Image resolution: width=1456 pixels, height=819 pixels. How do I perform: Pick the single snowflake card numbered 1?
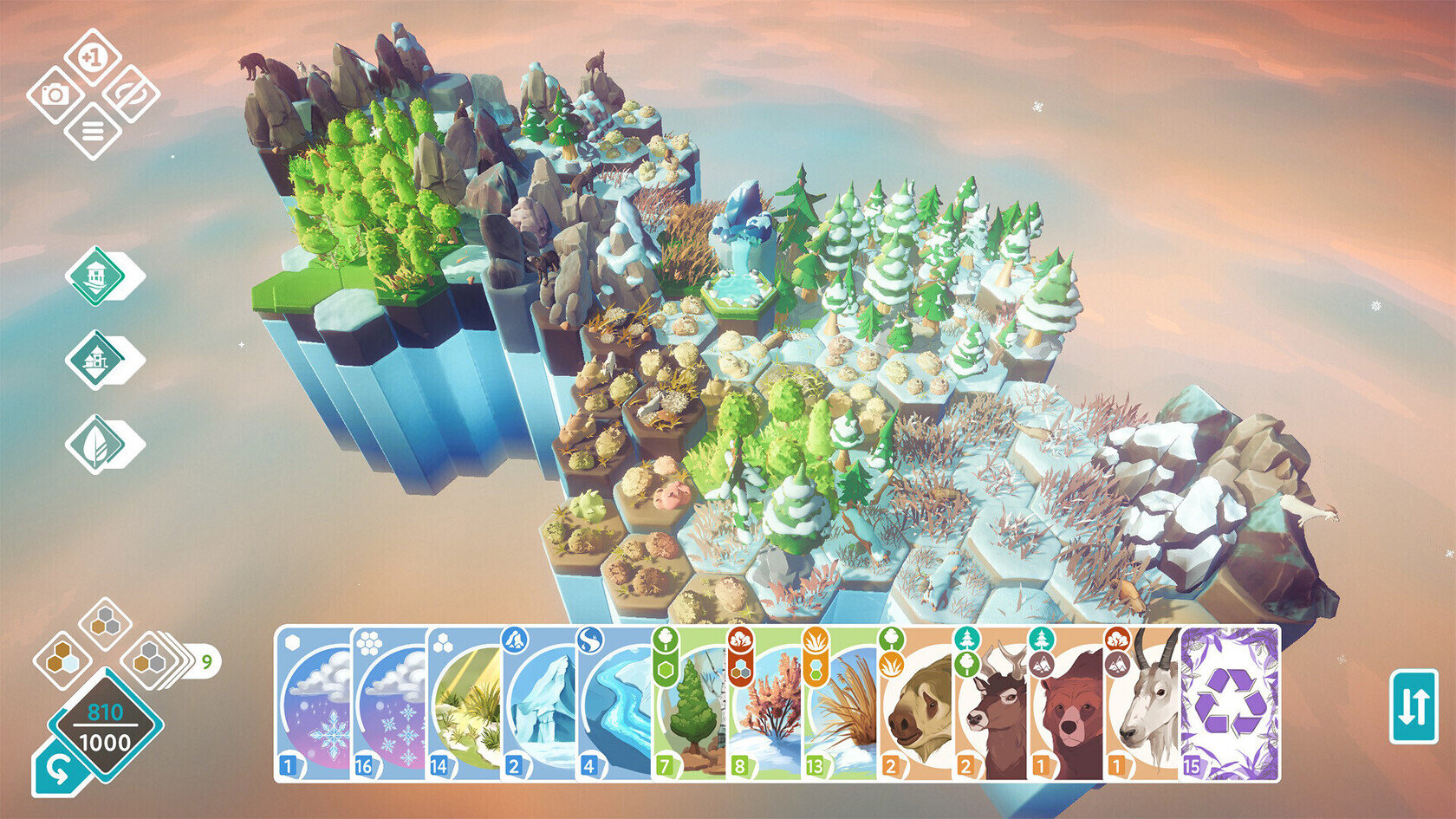313,704
